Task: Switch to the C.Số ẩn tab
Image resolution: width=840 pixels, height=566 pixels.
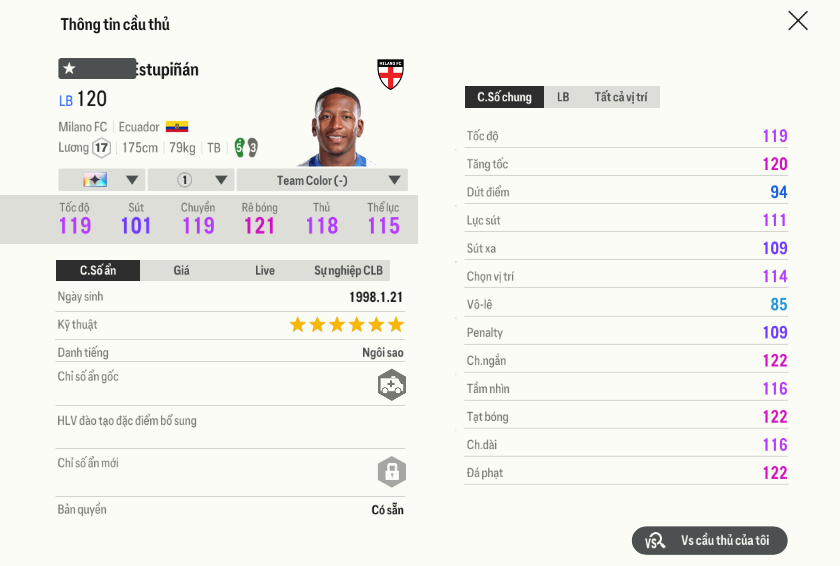Action: pos(98,270)
